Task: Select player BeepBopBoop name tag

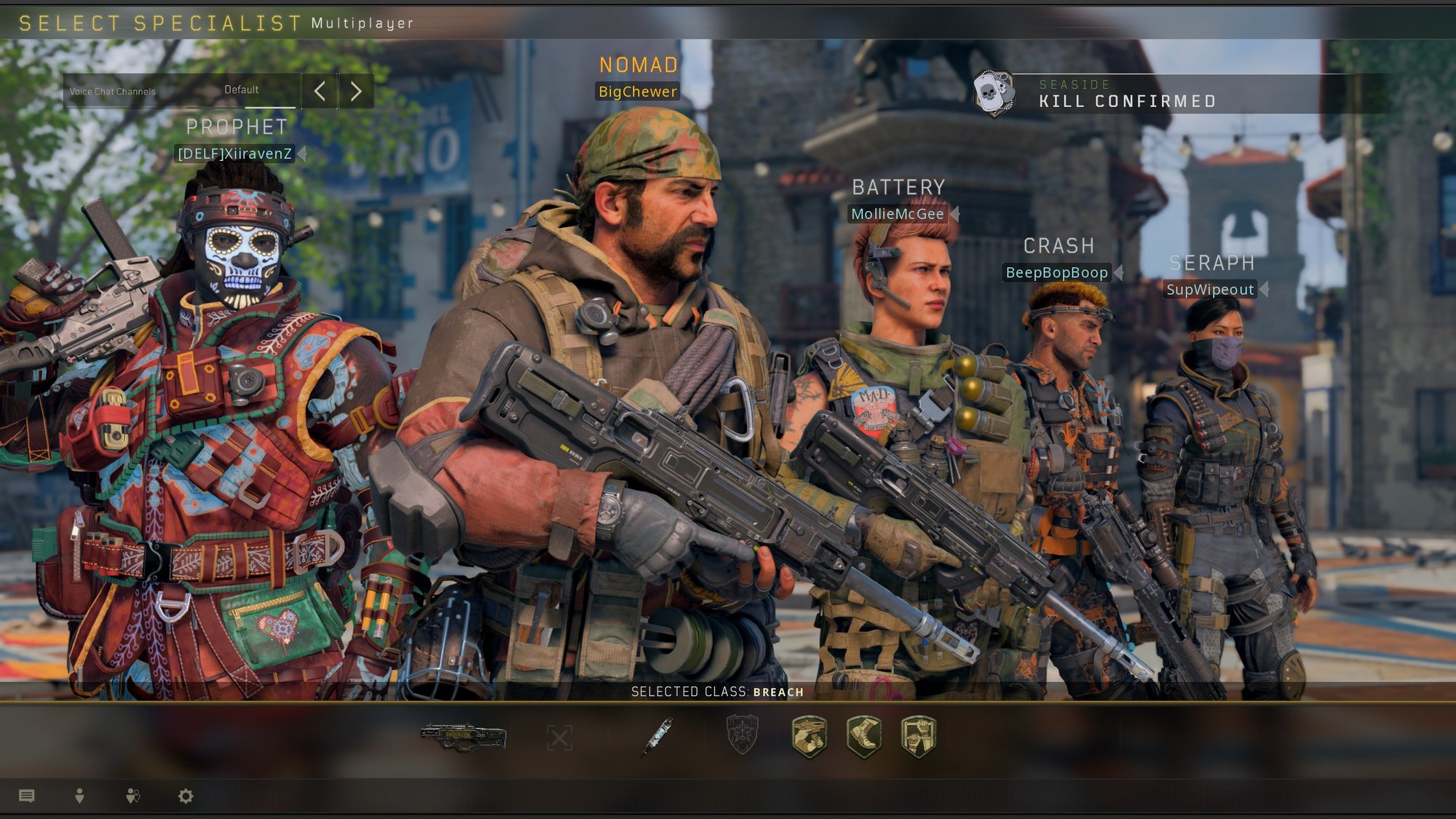Action: pyautogui.click(x=1056, y=273)
